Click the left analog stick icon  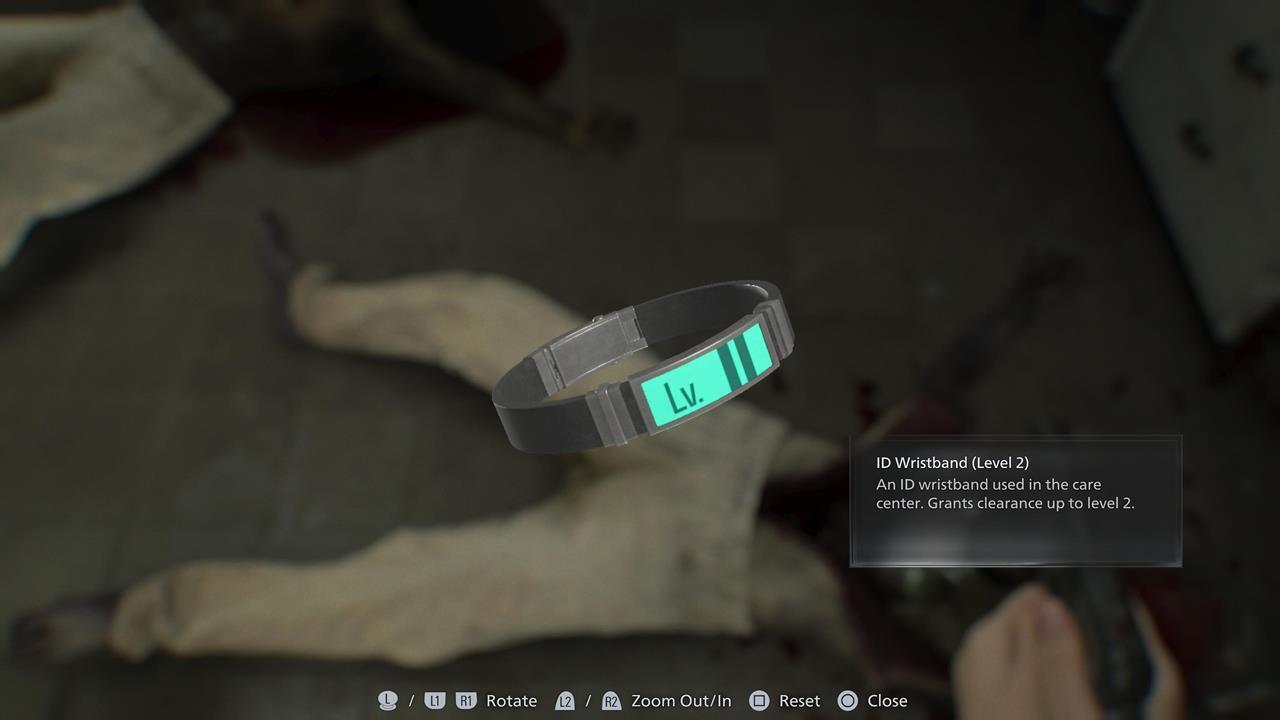[x=388, y=701]
